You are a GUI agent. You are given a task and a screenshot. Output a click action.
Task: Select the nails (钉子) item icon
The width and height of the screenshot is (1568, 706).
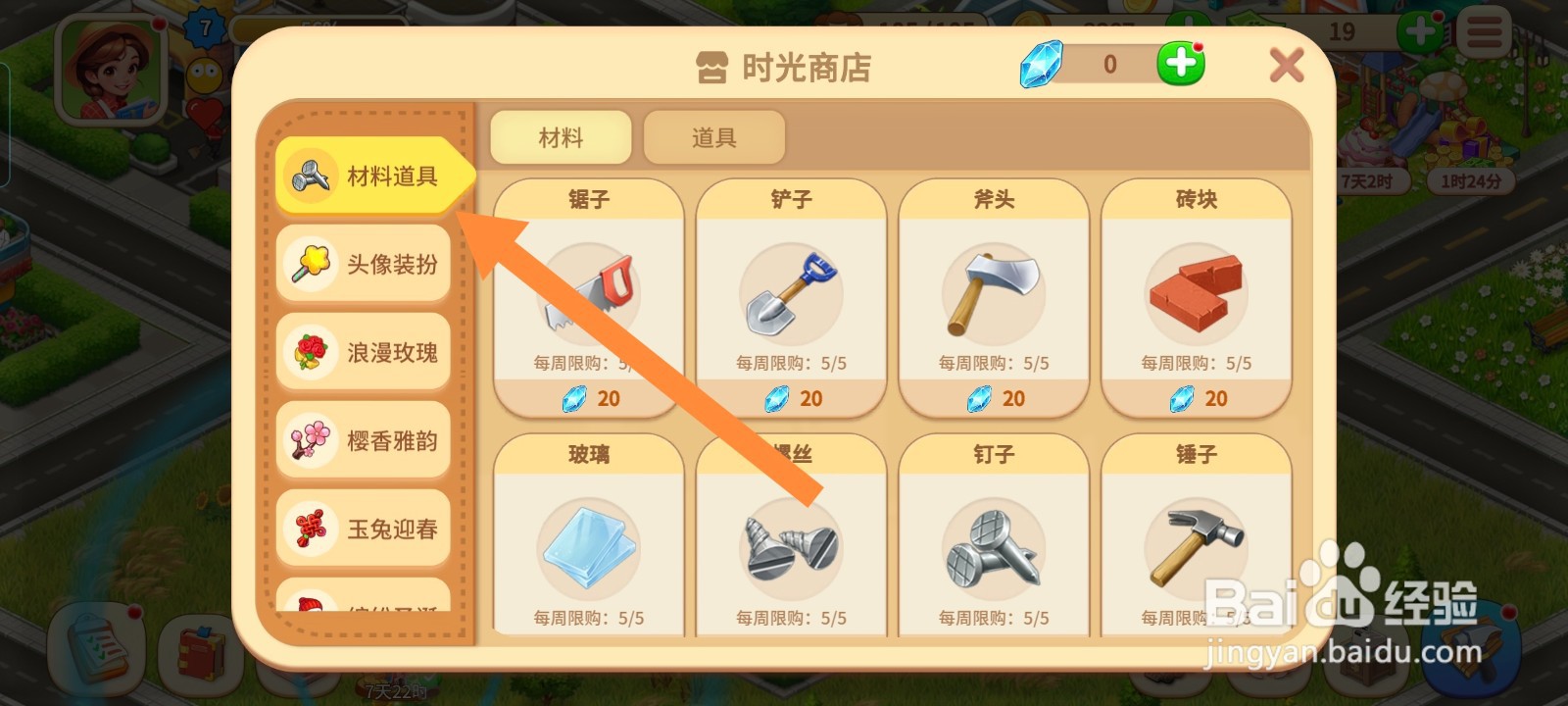point(992,549)
